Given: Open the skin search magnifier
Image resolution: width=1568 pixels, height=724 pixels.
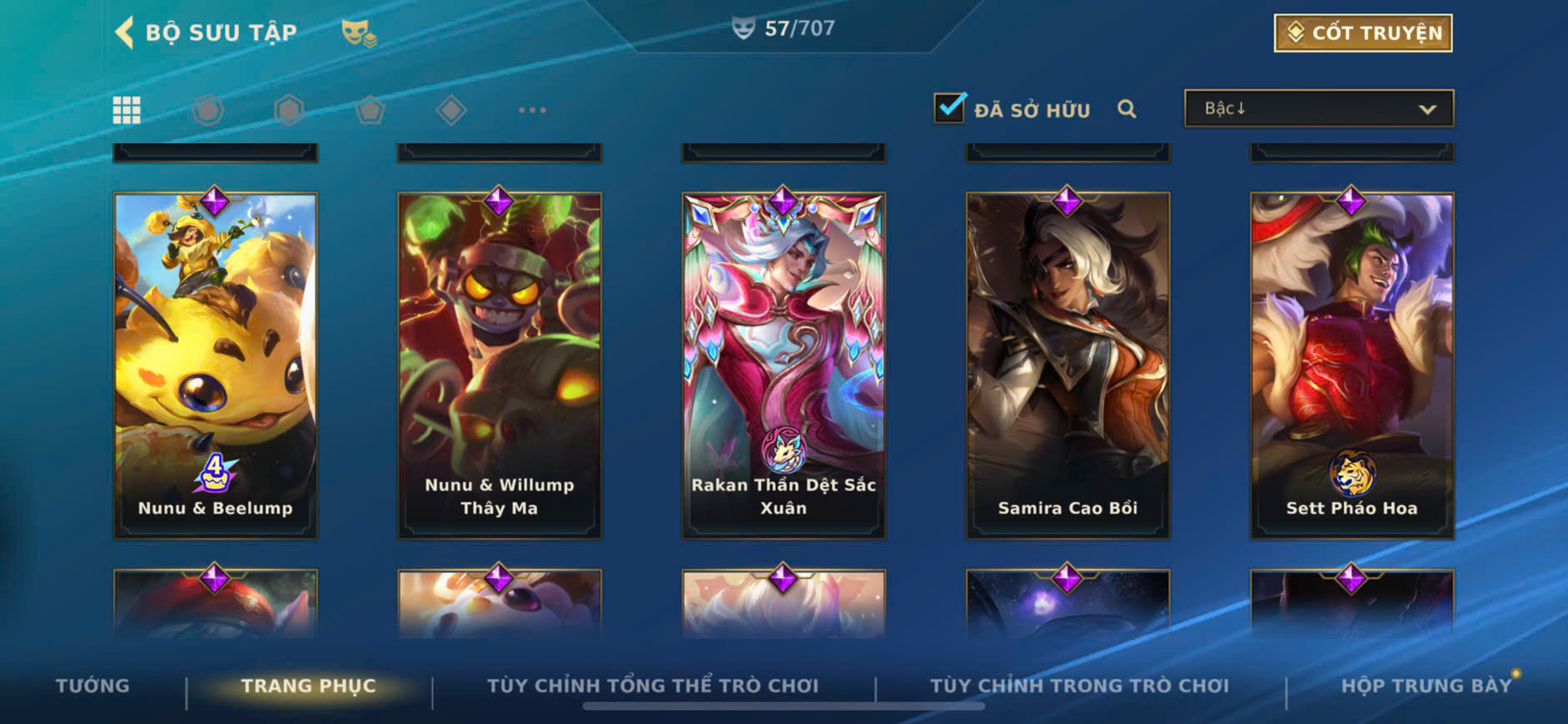Looking at the screenshot, I should click(x=1127, y=109).
